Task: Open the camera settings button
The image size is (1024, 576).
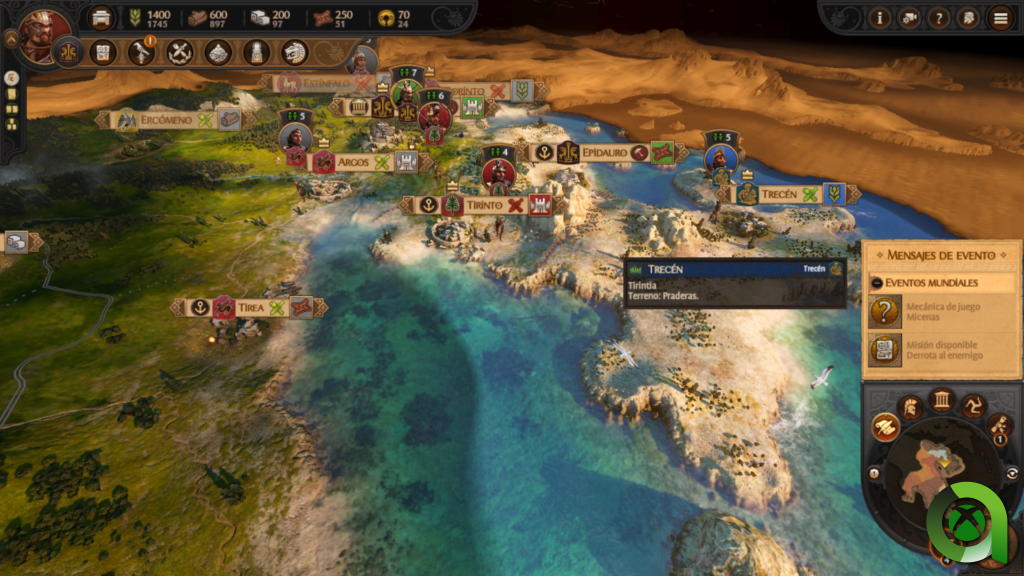Action: tap(909, 17)
